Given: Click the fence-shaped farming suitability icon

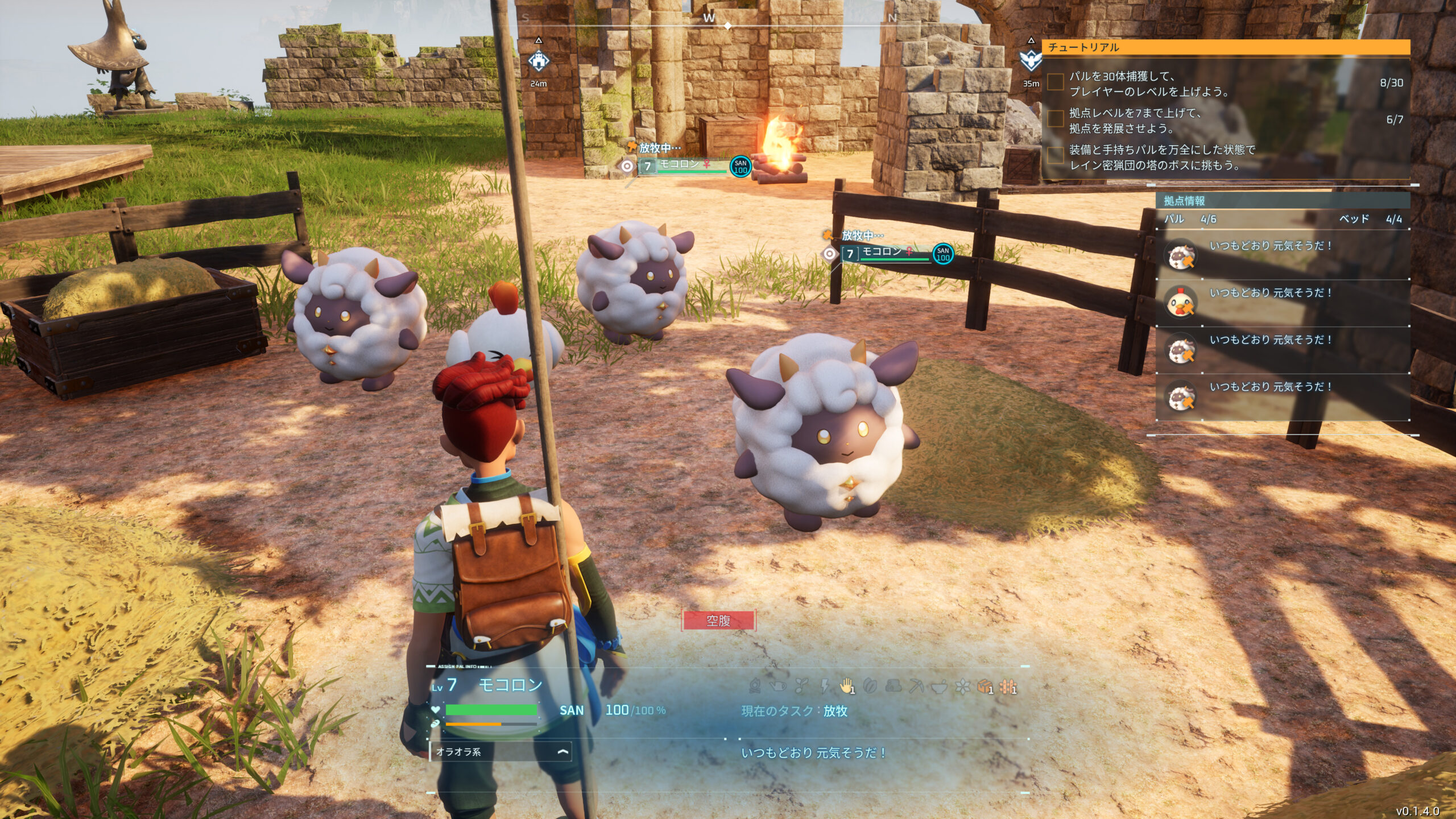Looking at the screenshot, I should (1008, 687).
